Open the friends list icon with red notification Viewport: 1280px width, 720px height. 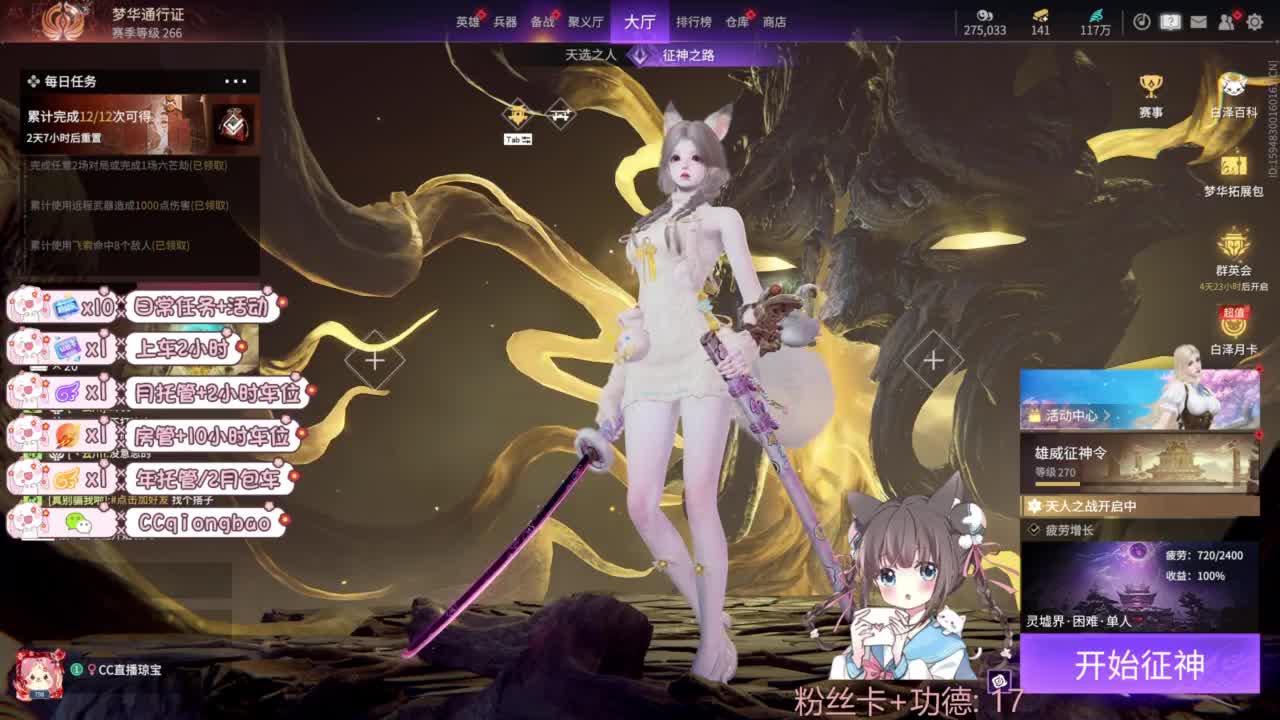[1224, 22]
